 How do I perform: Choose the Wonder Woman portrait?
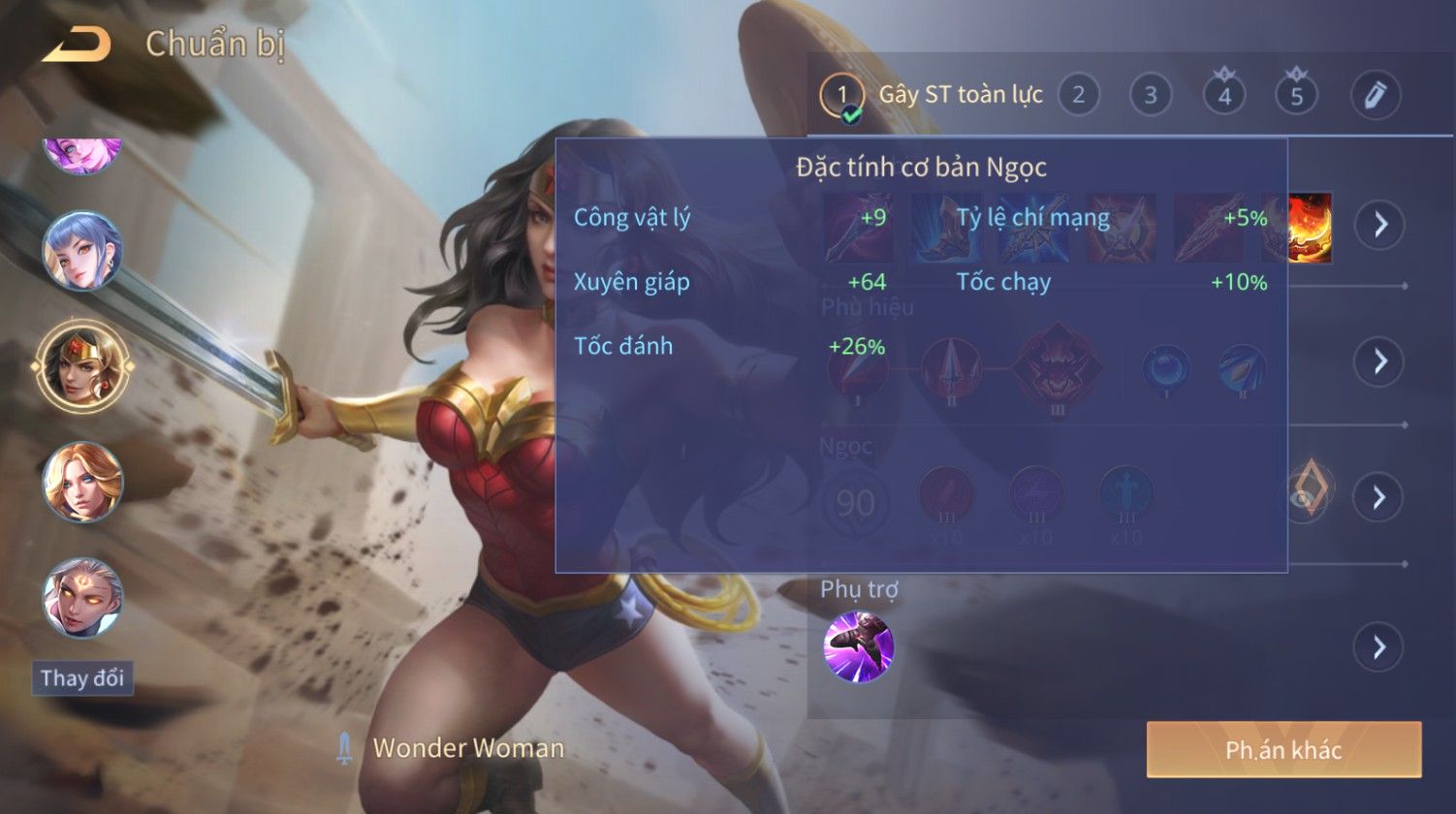(82, 366)
